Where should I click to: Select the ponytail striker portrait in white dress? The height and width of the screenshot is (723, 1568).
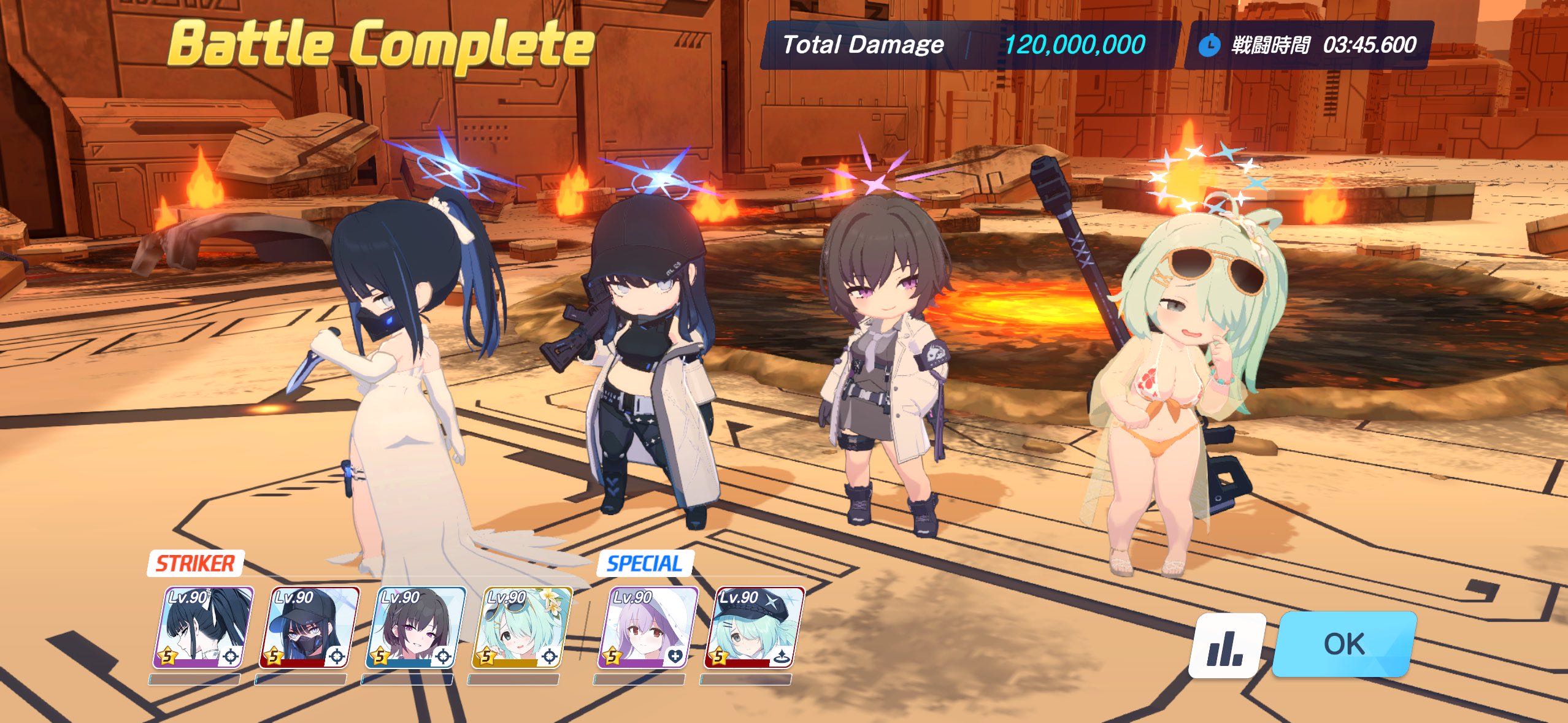[203, 627]
